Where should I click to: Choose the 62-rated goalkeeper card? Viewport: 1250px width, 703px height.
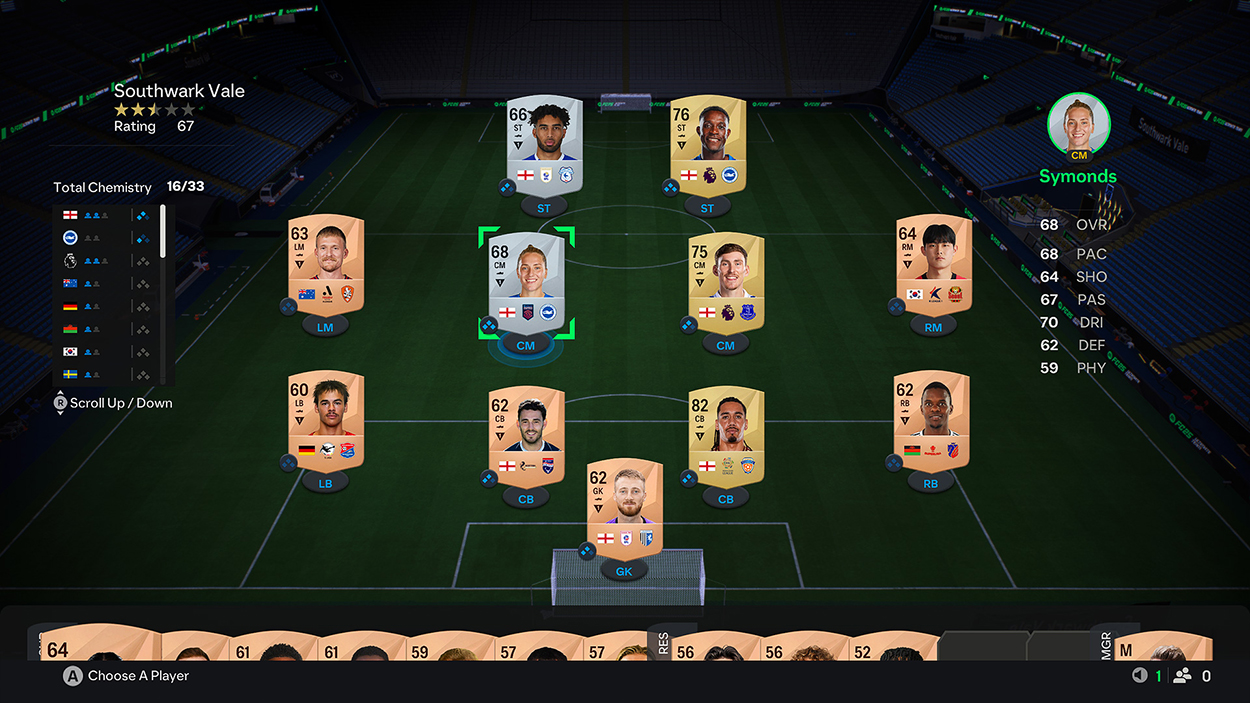pyautogui.click(x=624, y=507)
